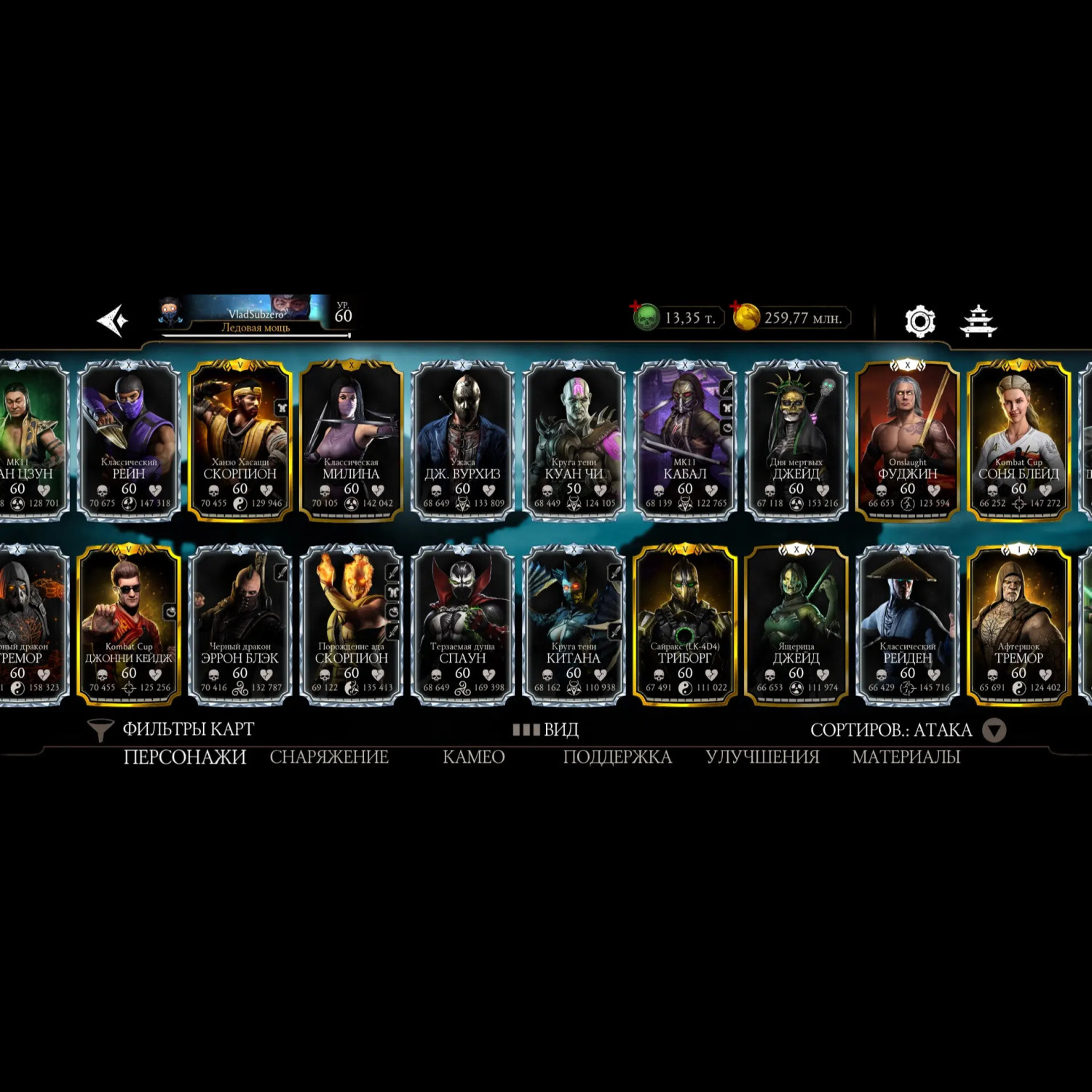
Task: Change the card view mode
Action: 546,729
